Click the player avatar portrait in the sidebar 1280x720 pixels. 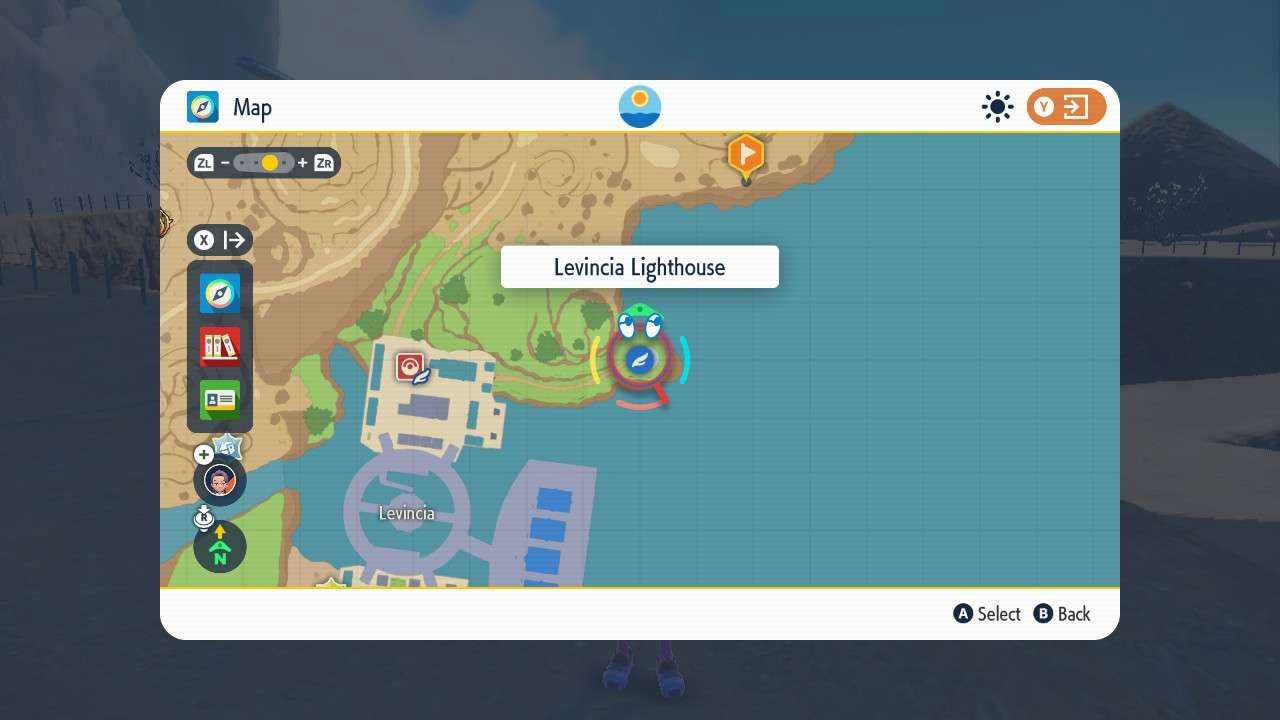(x=219, y=481)
